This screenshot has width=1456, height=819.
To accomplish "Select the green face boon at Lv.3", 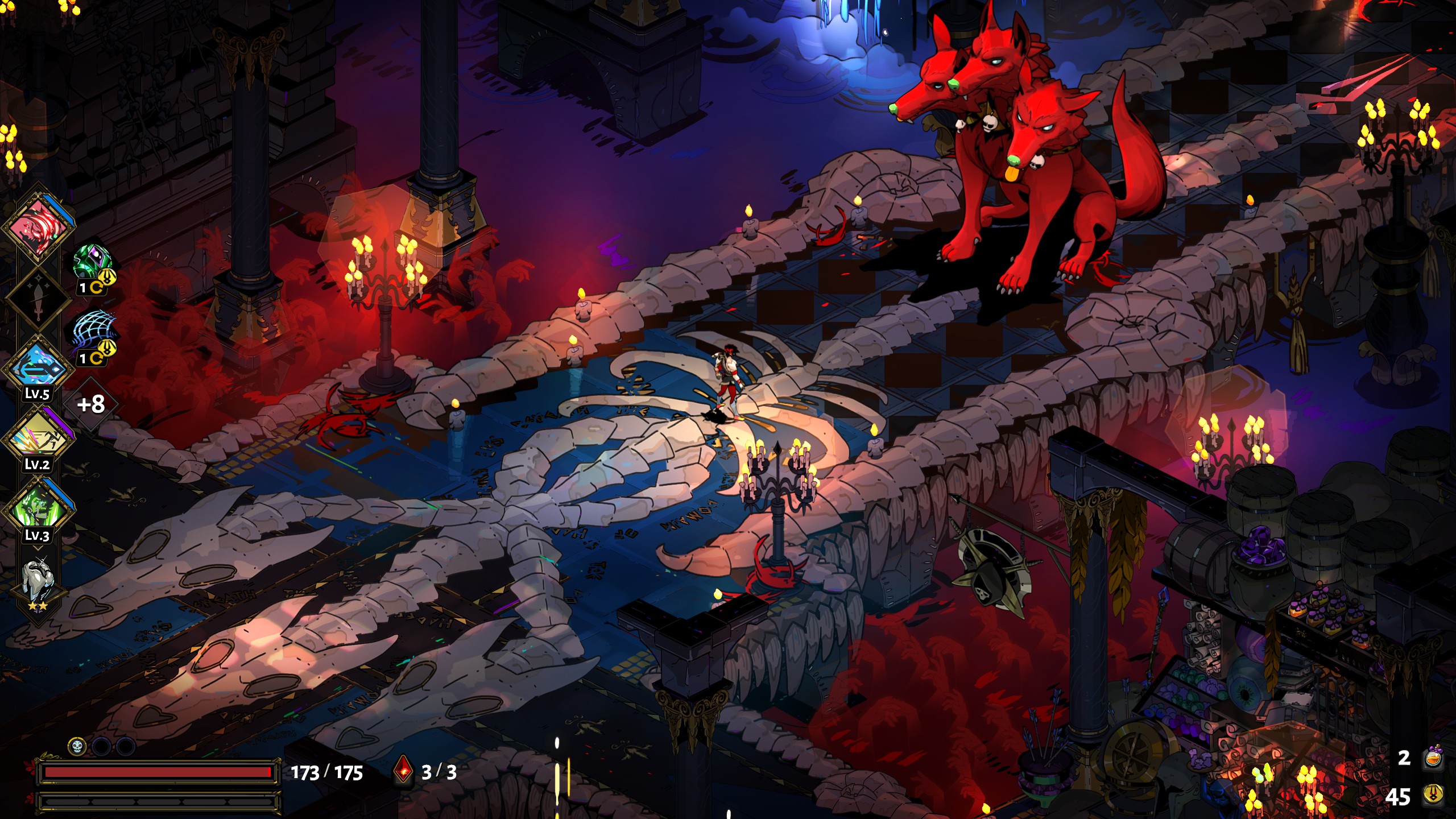I will [x=38, y=509].
